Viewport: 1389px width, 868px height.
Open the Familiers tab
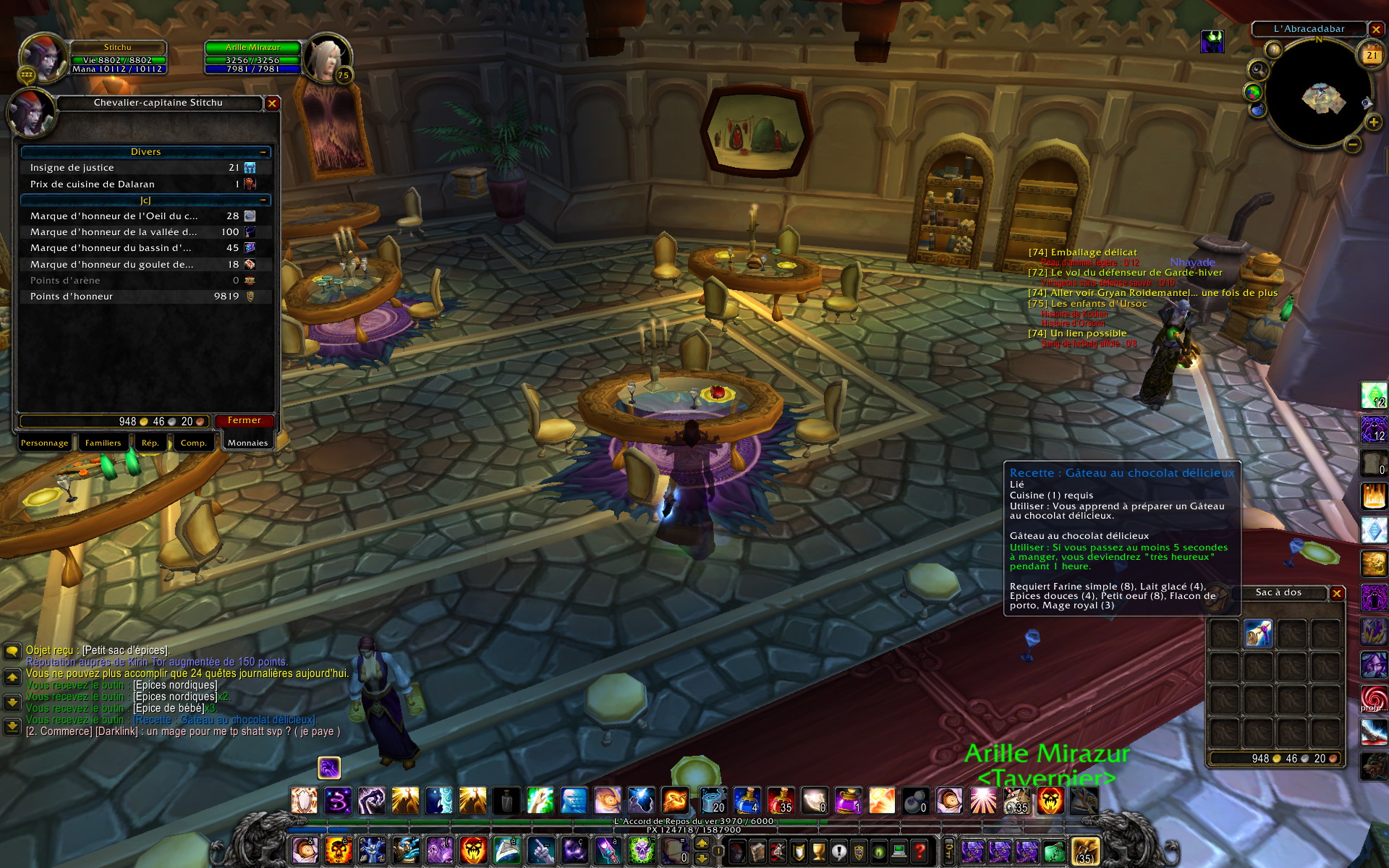tap(103, 443)
